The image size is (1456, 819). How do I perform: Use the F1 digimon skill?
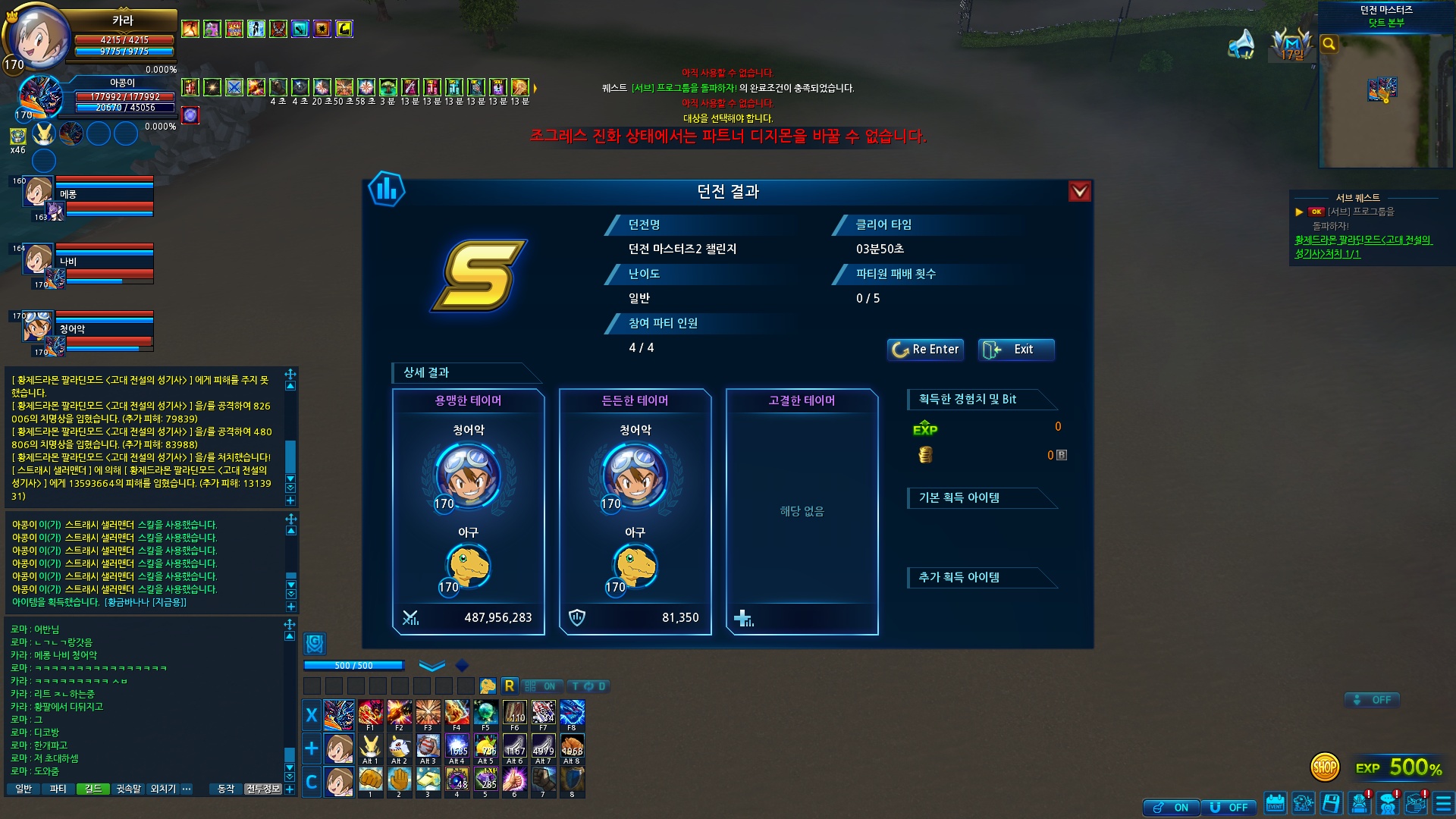[370, 714]
